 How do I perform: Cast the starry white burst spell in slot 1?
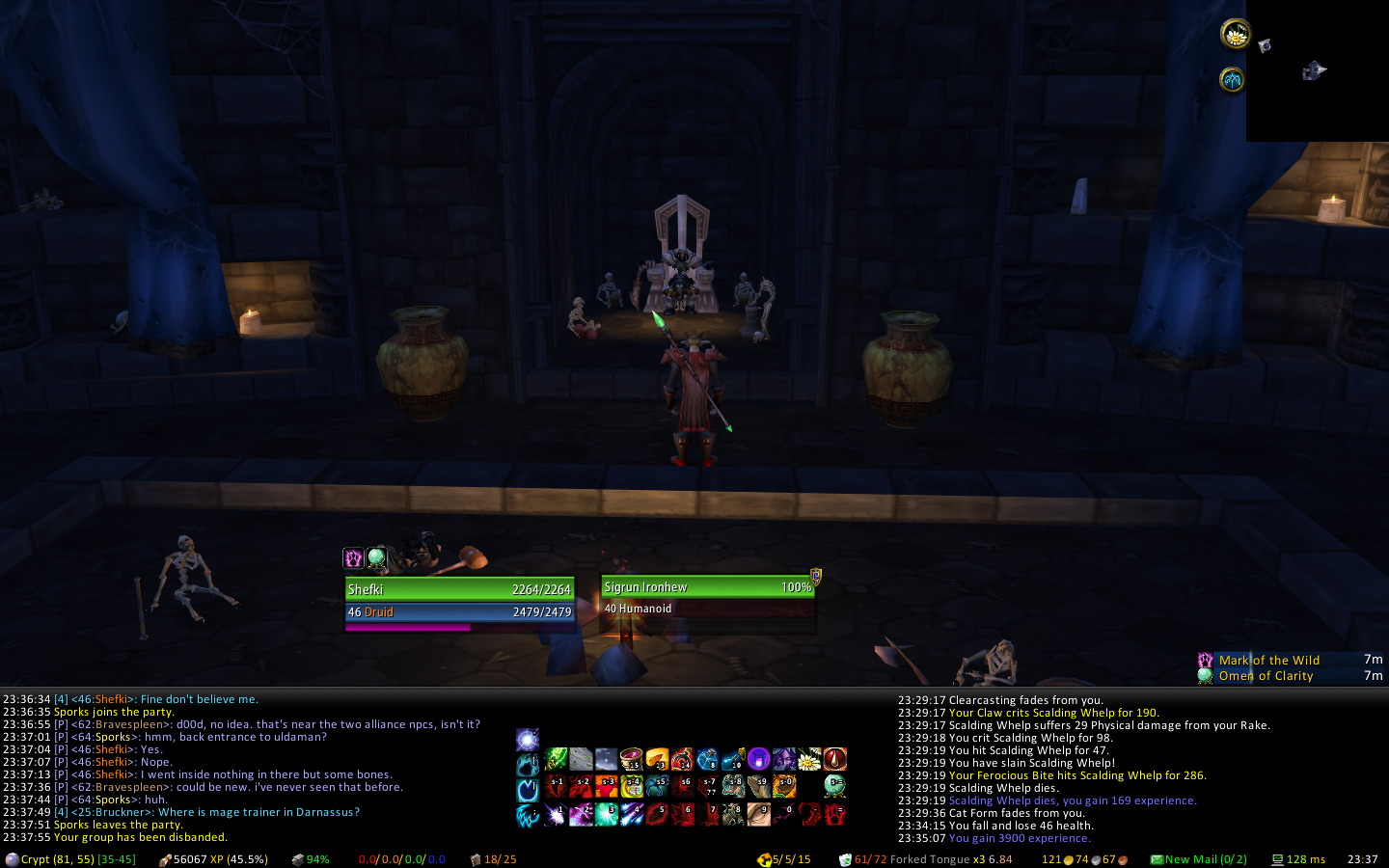(x=557, y=815)
